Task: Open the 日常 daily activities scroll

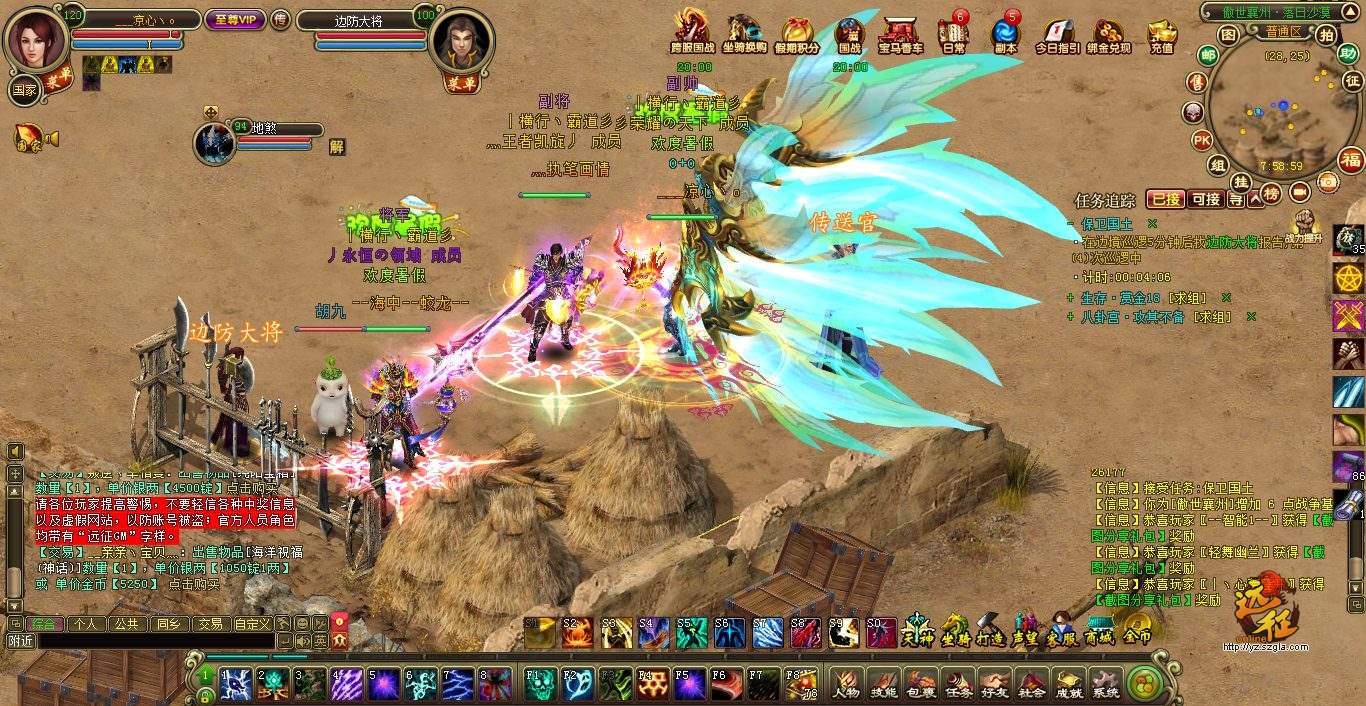Action: pyautogui.click(x=953, y=36)
